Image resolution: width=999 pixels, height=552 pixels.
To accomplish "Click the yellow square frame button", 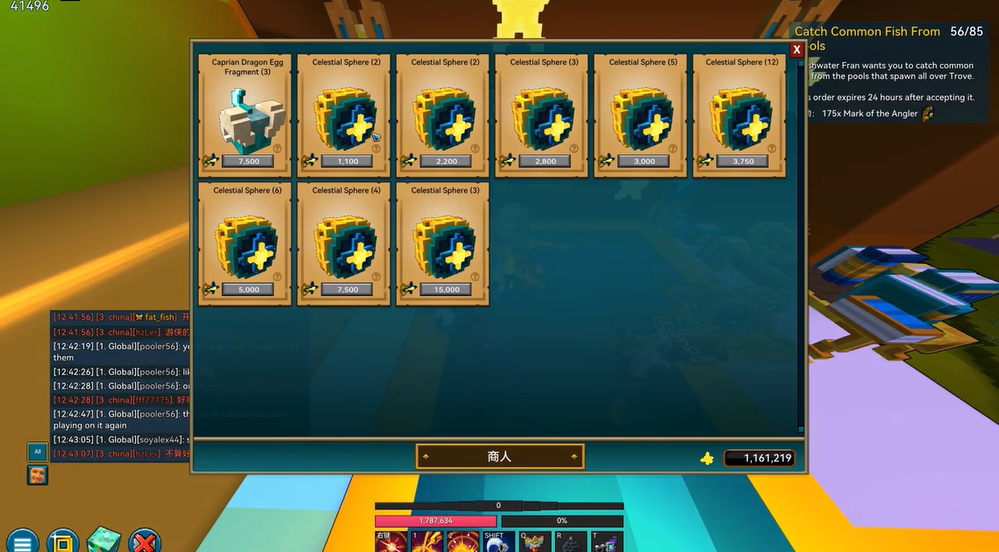I will click(62, 541).
